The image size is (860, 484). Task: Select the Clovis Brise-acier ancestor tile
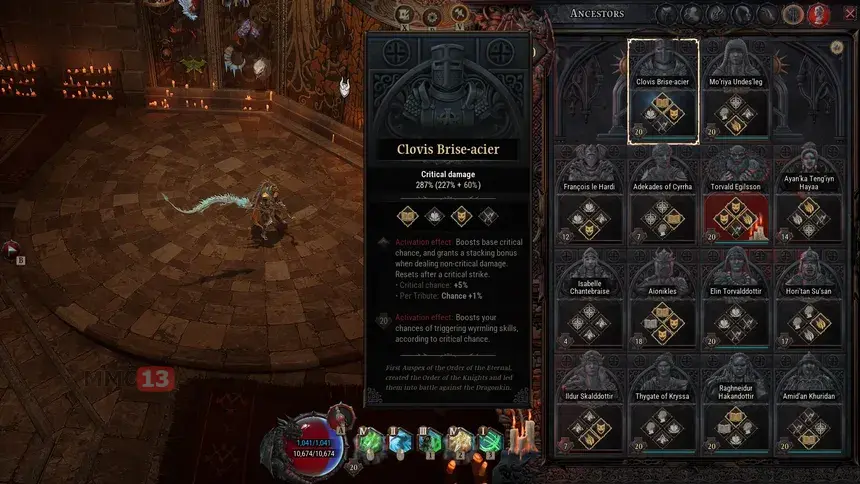tap(662, 92)
